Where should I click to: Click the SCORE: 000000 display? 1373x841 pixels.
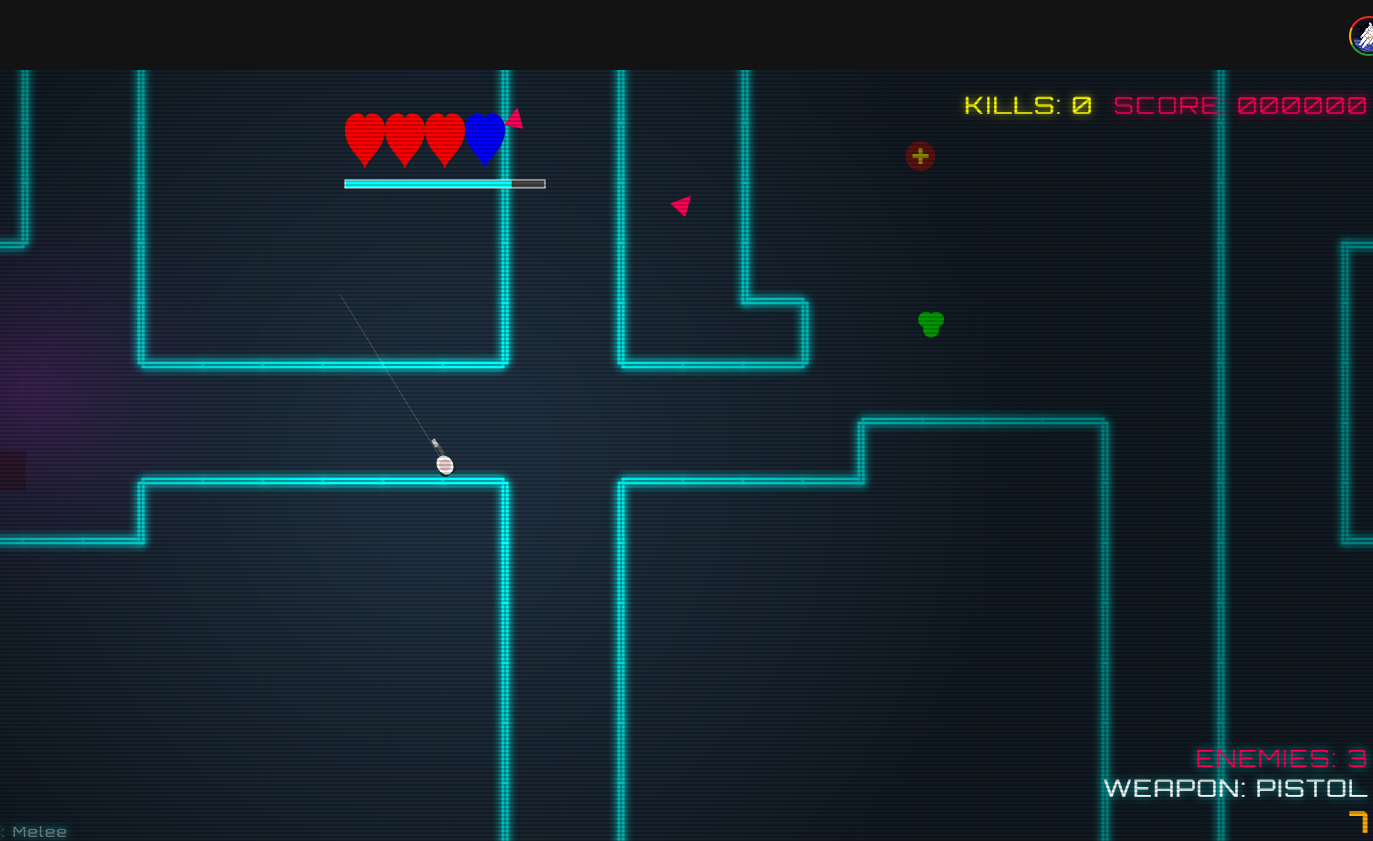click(x=1240, y=105)
